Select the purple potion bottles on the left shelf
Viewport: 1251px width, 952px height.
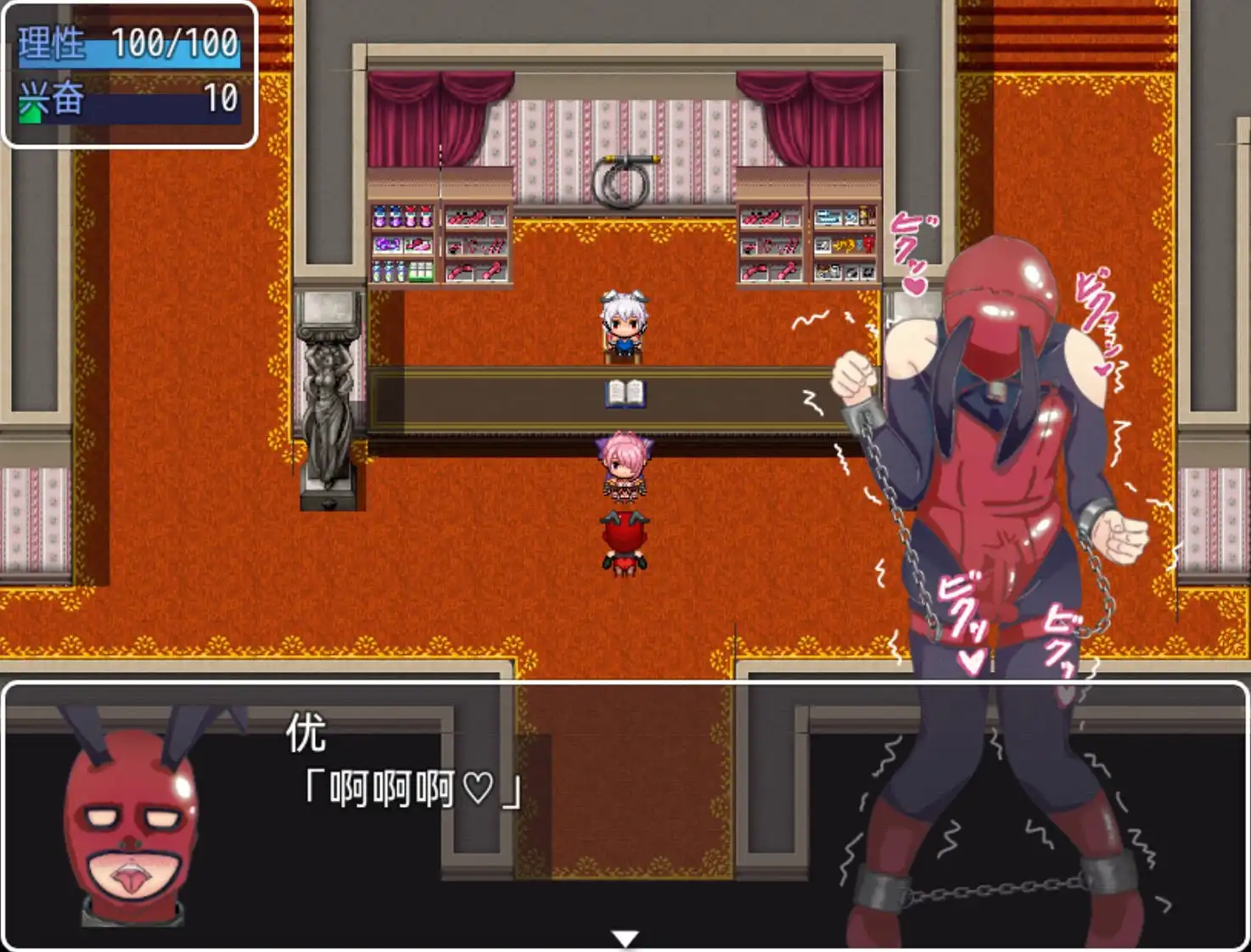point(403,217)
